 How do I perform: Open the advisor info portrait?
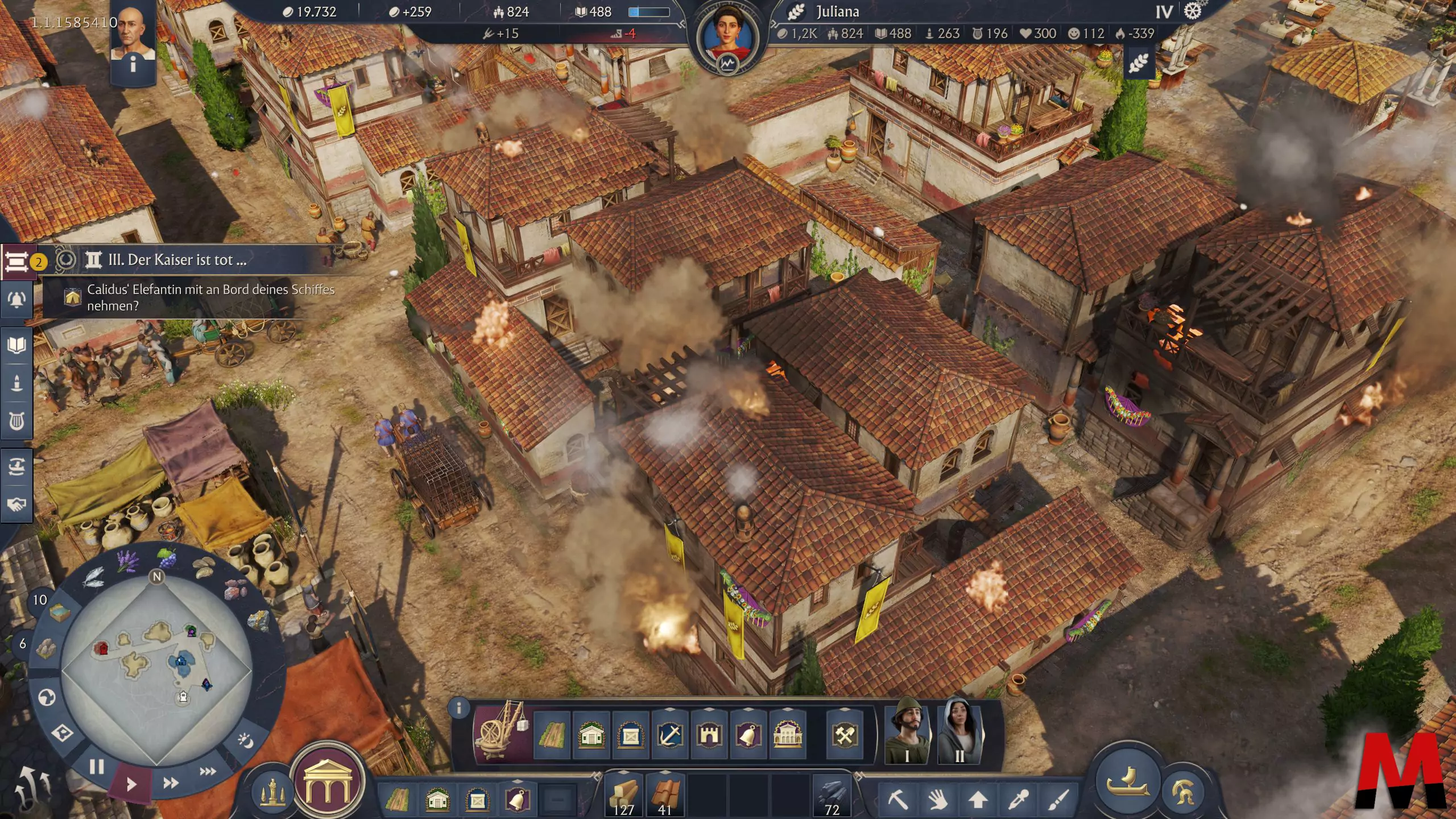click(134, 39)
